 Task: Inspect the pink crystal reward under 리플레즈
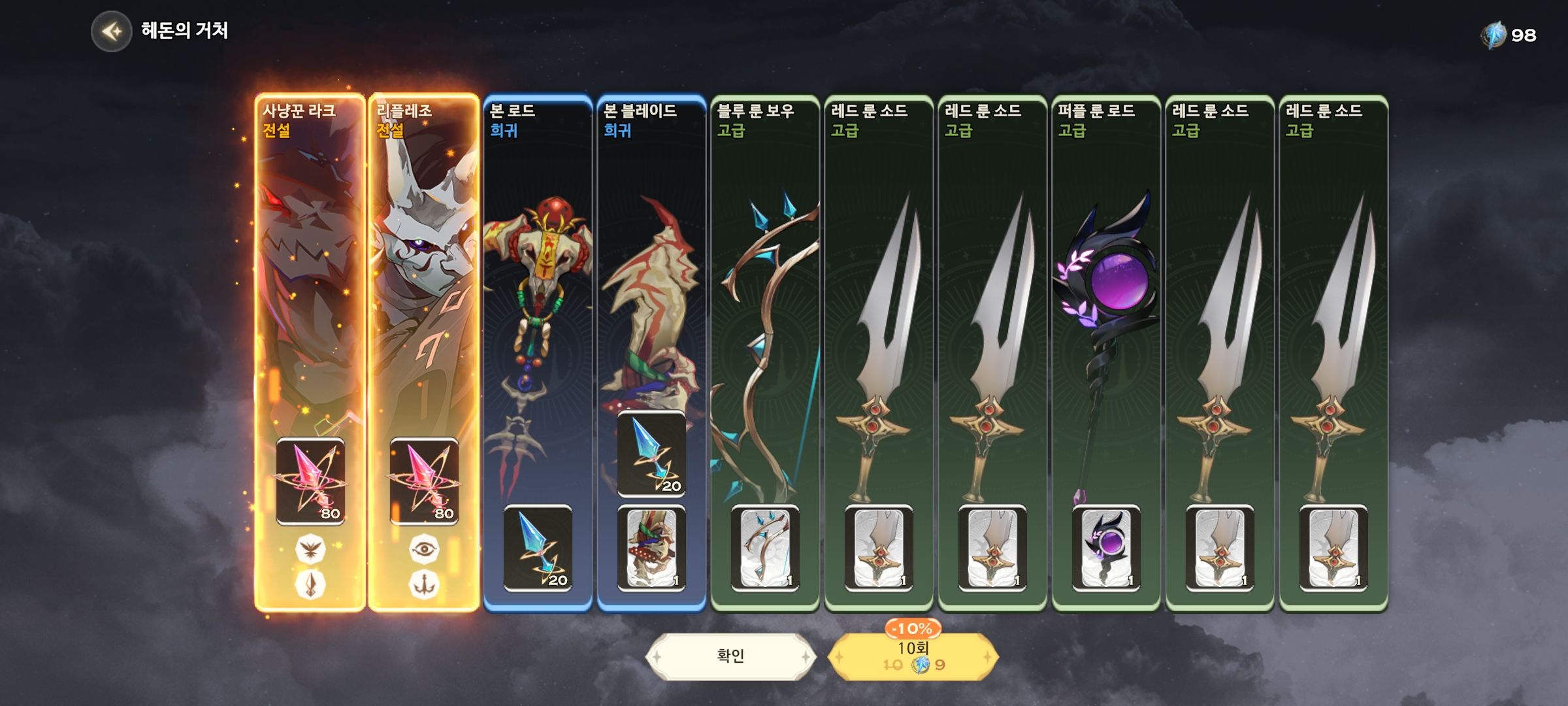(x=424, y=481)
